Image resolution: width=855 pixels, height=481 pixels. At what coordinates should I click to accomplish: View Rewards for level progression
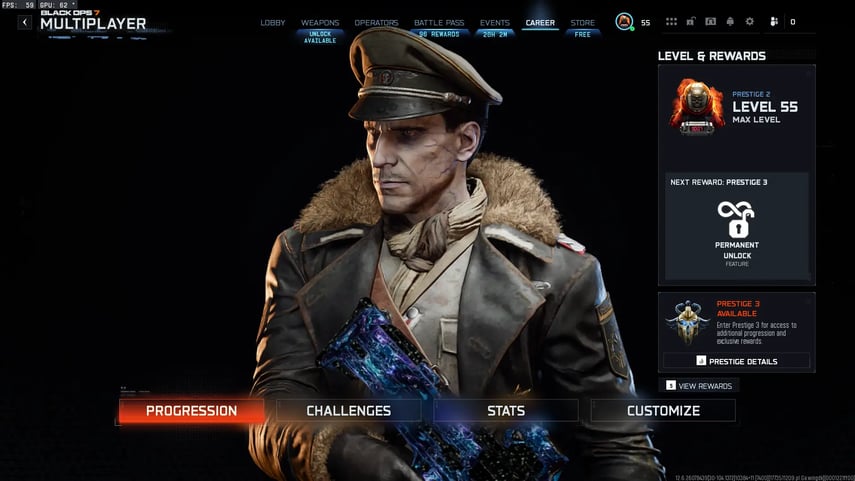tap(699, 386)
